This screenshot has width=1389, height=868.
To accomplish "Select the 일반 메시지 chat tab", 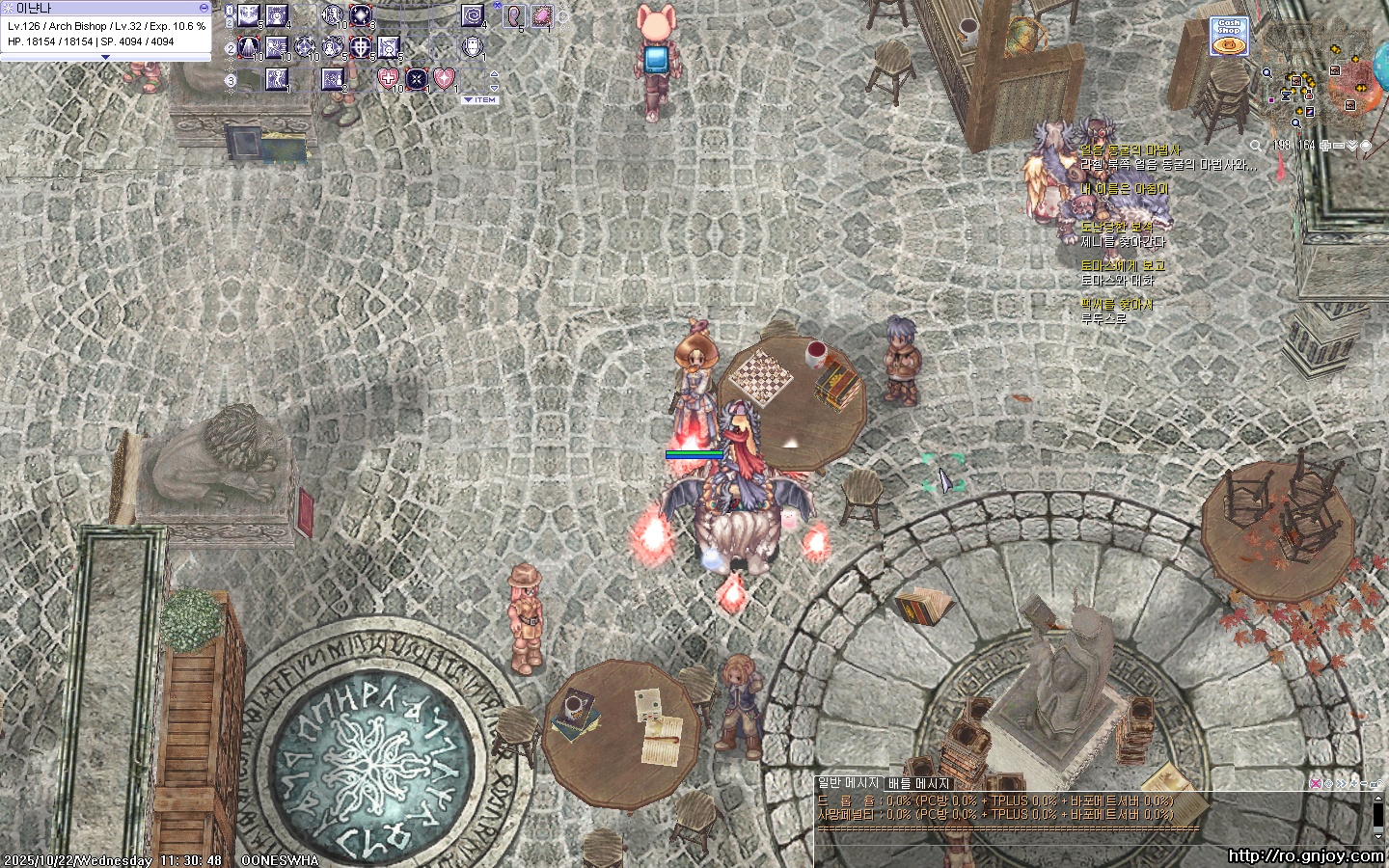I will (849, 784).
